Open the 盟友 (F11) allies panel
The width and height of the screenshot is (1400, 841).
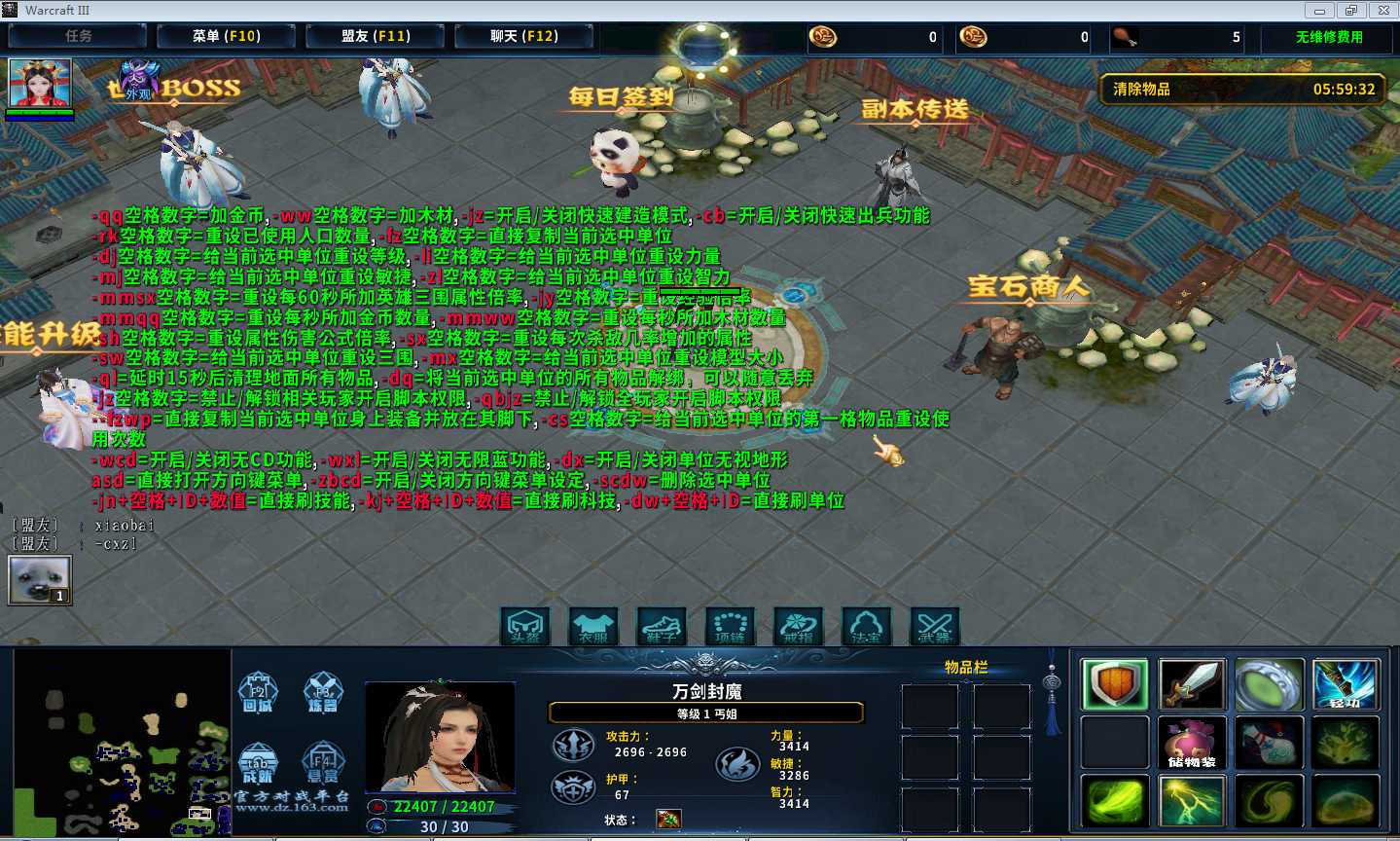376,37
